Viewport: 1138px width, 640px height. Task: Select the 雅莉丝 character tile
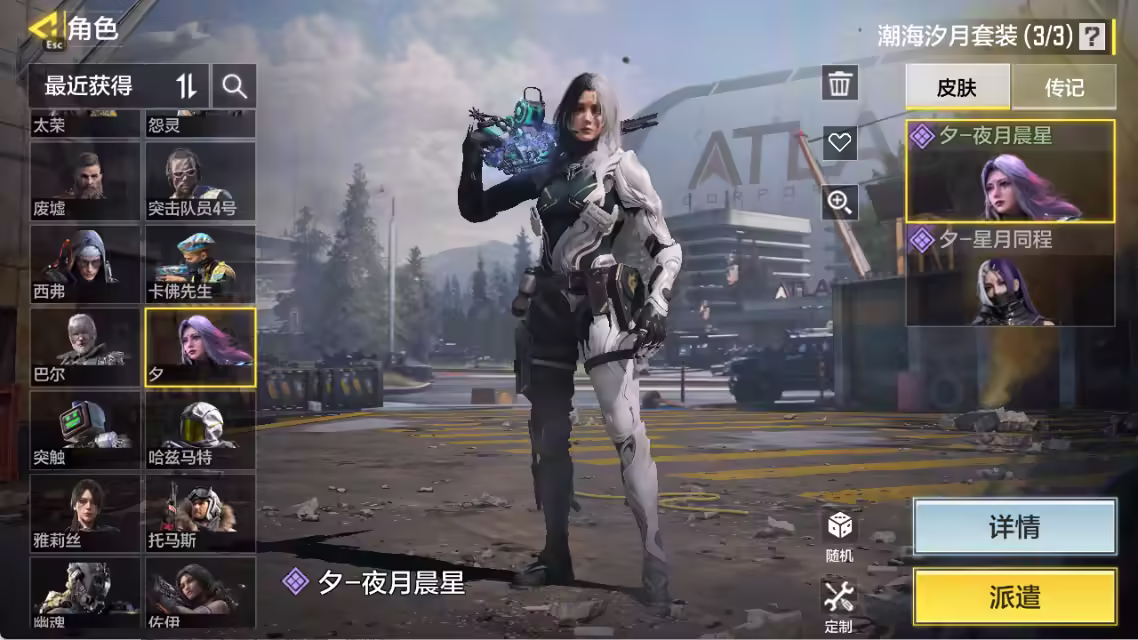[x=85, y=514]
